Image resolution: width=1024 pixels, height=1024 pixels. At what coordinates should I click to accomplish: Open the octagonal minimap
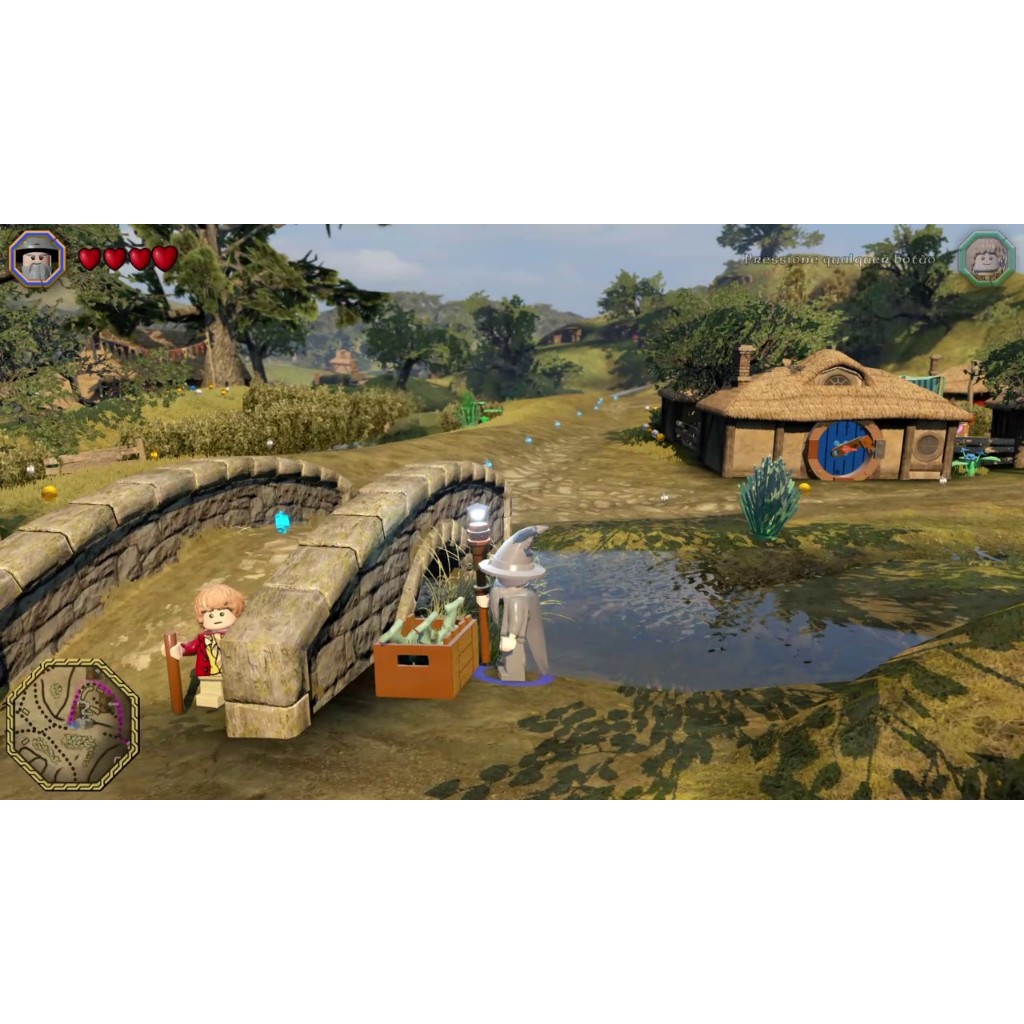click(x=72, y=725)
